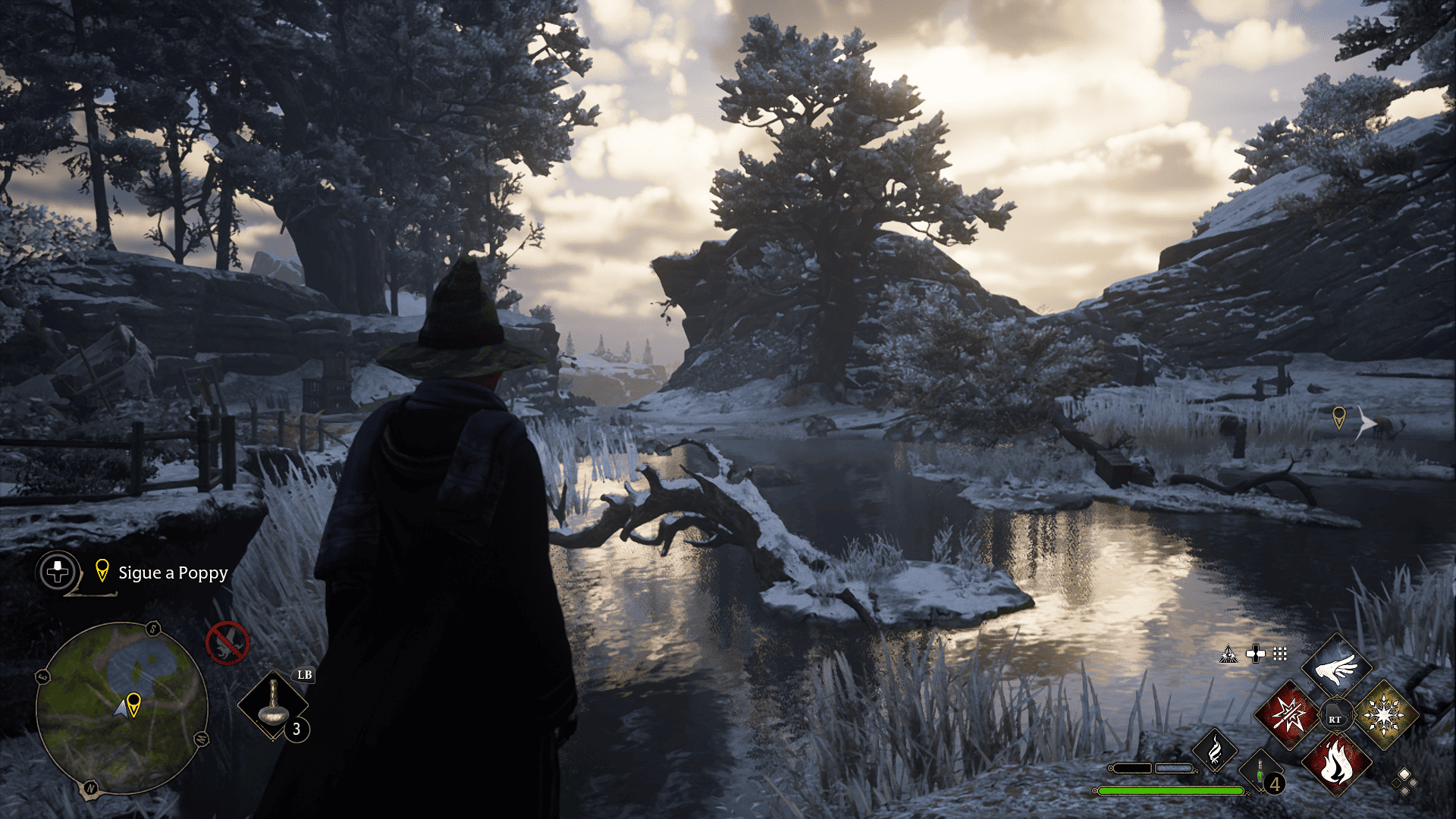The width and height of the screenshot is (1456, 819).
Task: Cast the red starburst wand spell
Action: tap(1289, 714)
